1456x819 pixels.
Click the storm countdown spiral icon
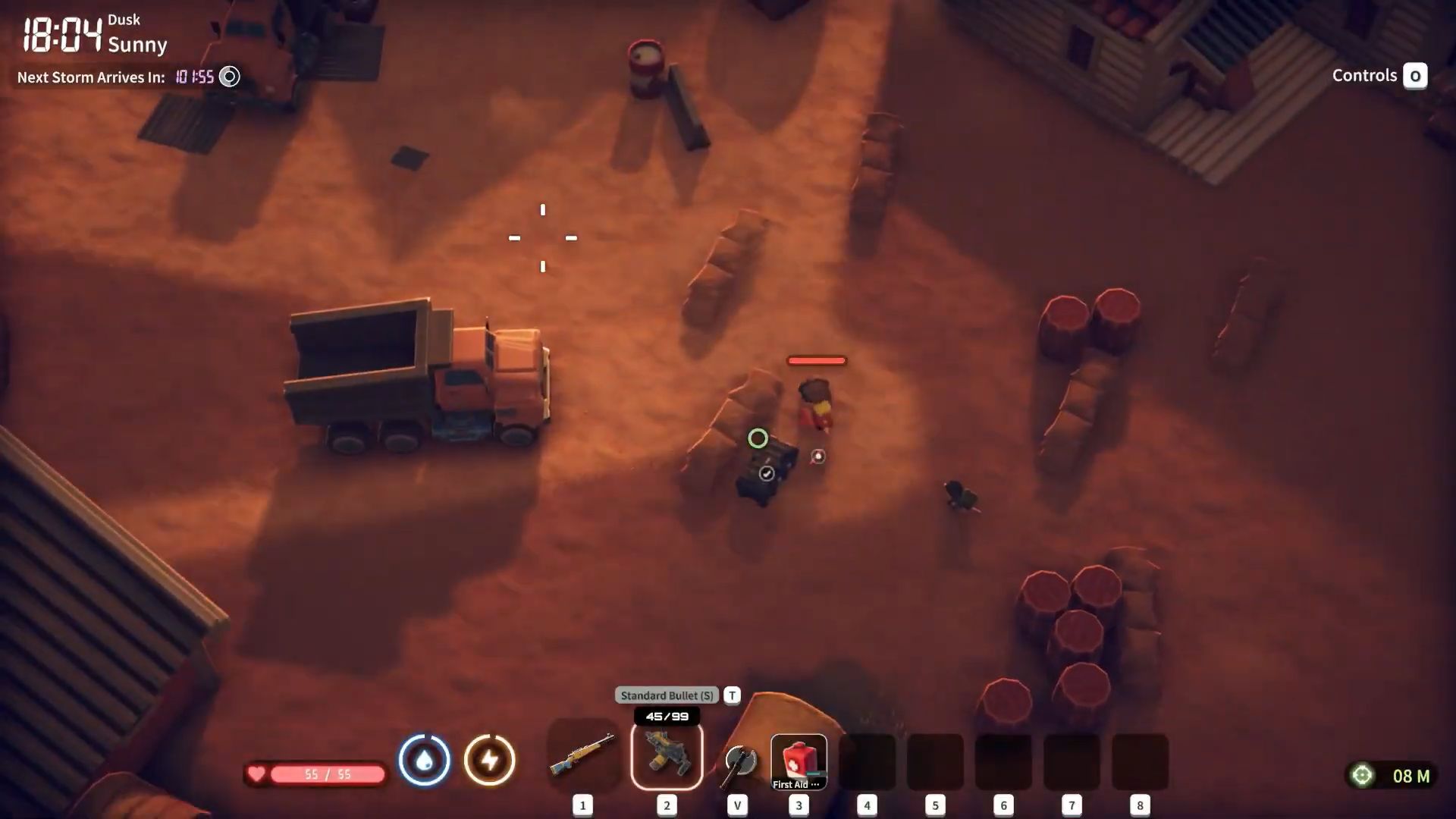tap(228, 77)
